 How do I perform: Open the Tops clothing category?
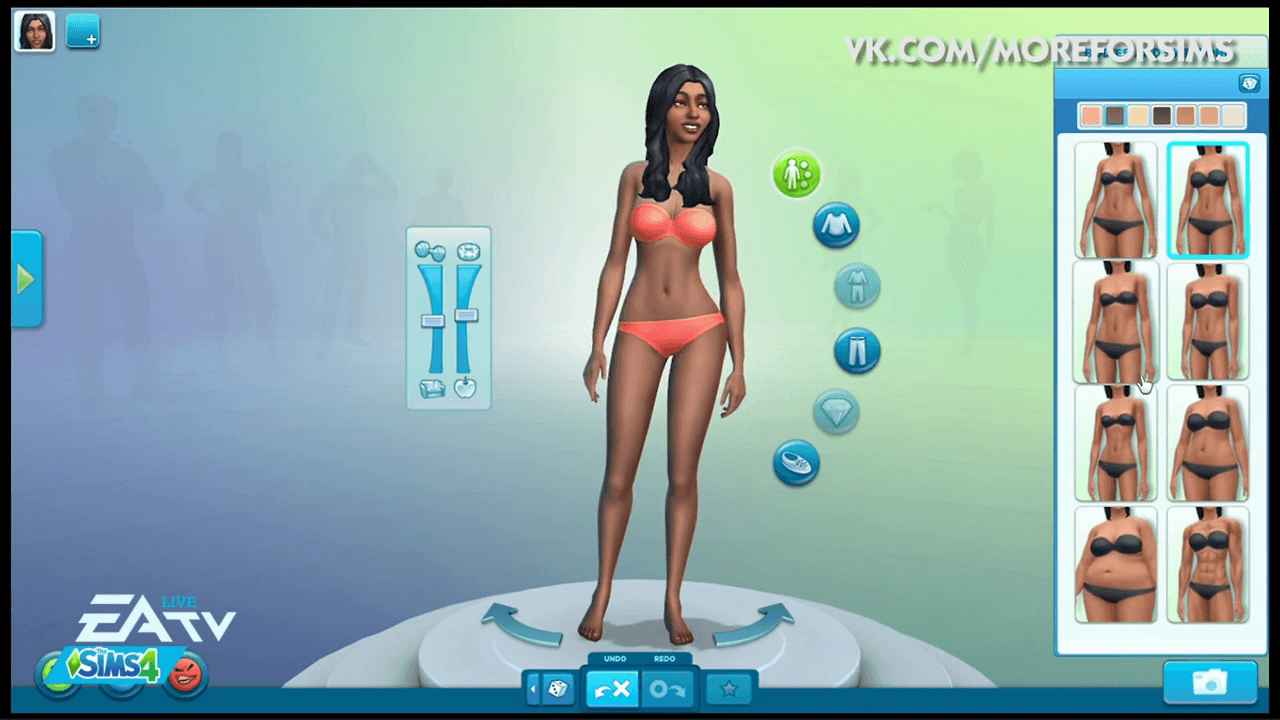point(836,225)
